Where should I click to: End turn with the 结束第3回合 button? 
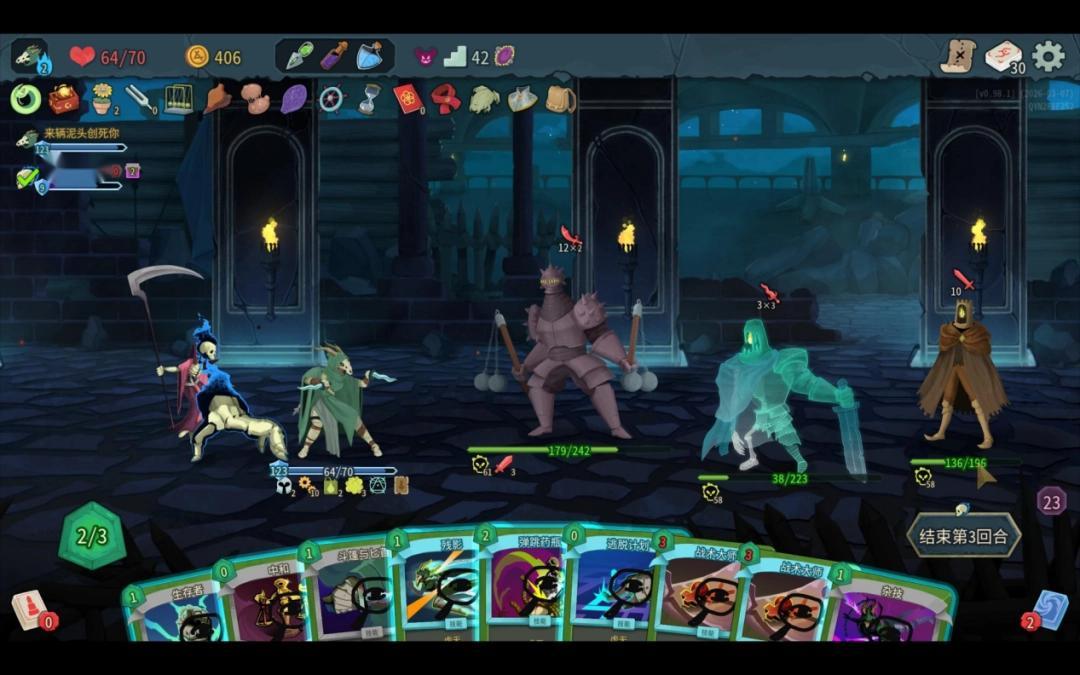pyautogui.click(x=964, y=536)
